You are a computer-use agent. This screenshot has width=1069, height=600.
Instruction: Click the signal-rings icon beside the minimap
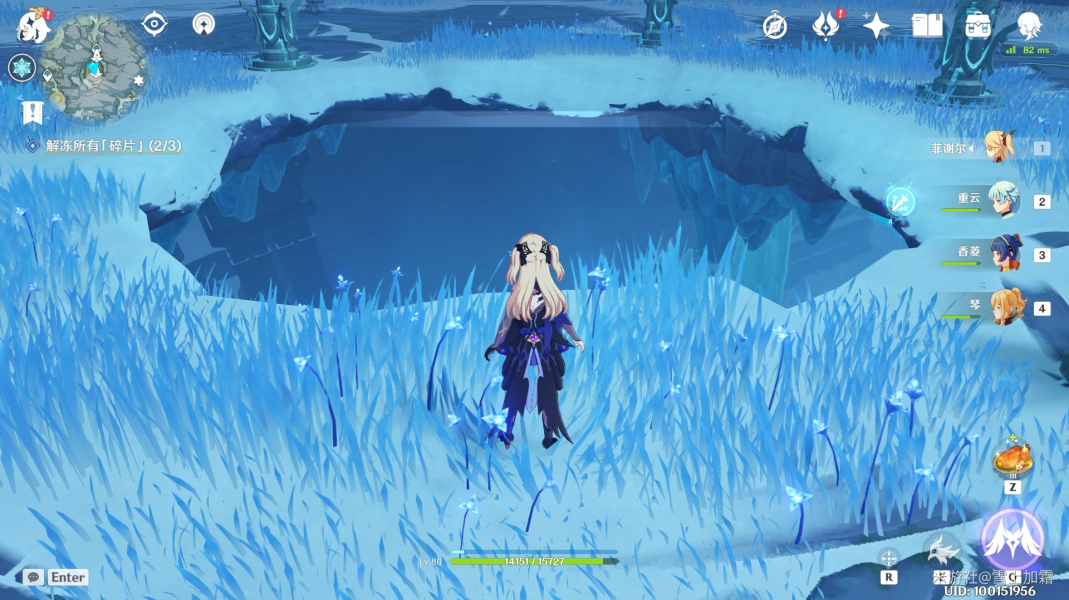[204, 24]
